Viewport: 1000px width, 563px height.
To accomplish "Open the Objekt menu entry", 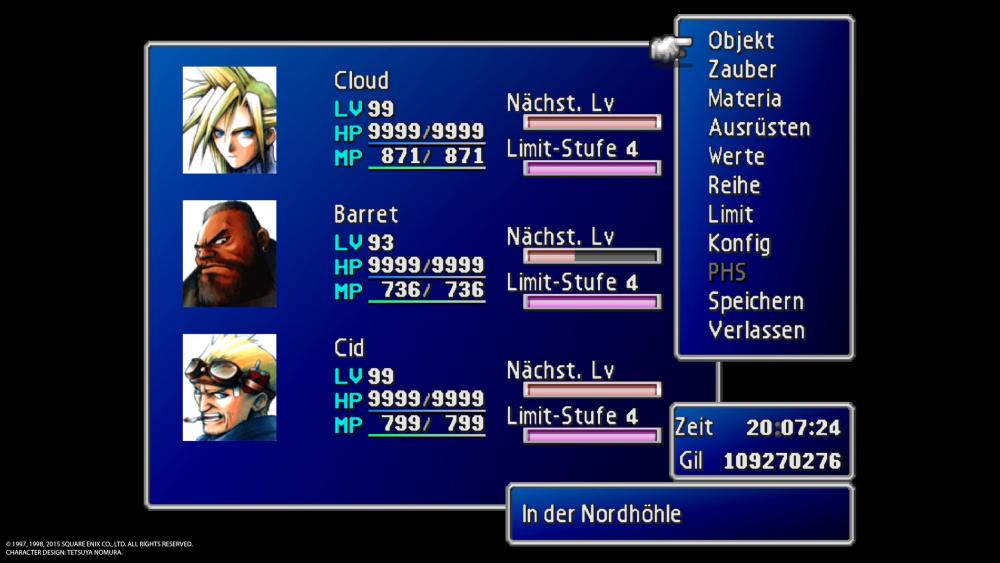I will (x=741, y=41).
